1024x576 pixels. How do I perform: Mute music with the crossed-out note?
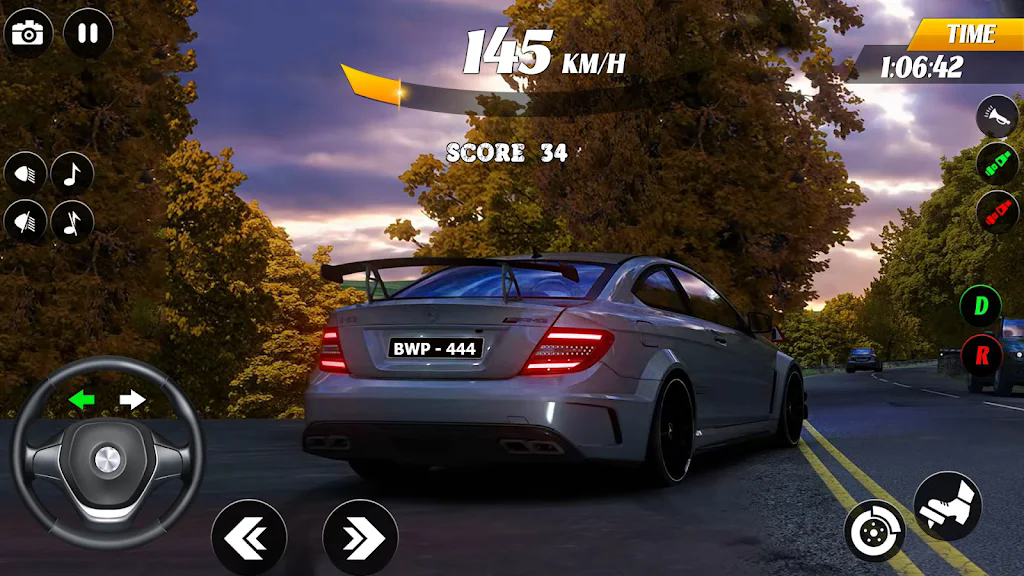coord(72,221)
